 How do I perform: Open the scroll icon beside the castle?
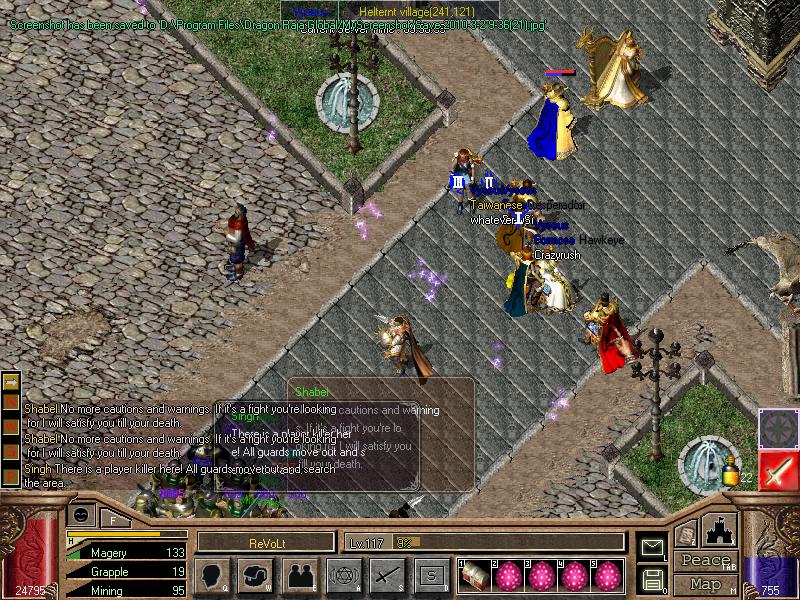pyautogui.click(x=686, y=535)
